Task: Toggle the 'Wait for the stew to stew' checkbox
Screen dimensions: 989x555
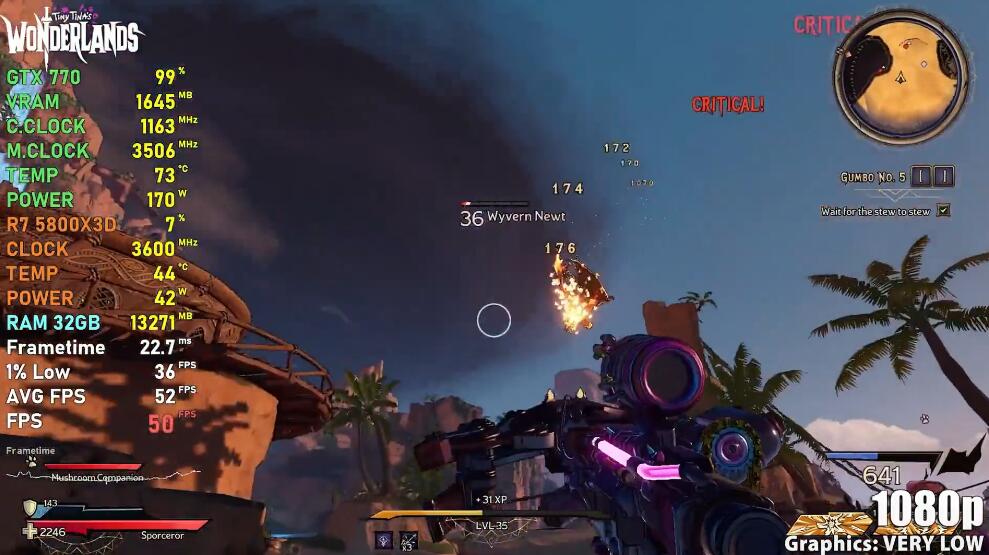Action: (943, 211)
